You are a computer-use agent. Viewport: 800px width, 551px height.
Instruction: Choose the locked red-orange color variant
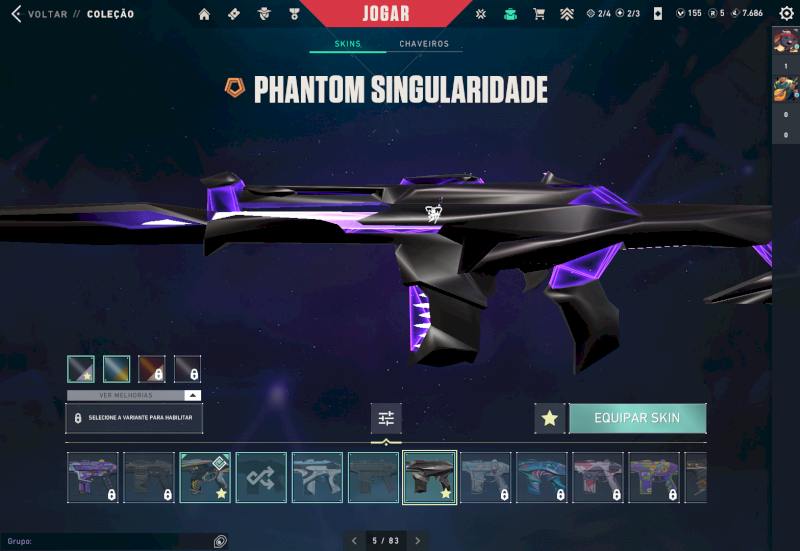point(151,369)
